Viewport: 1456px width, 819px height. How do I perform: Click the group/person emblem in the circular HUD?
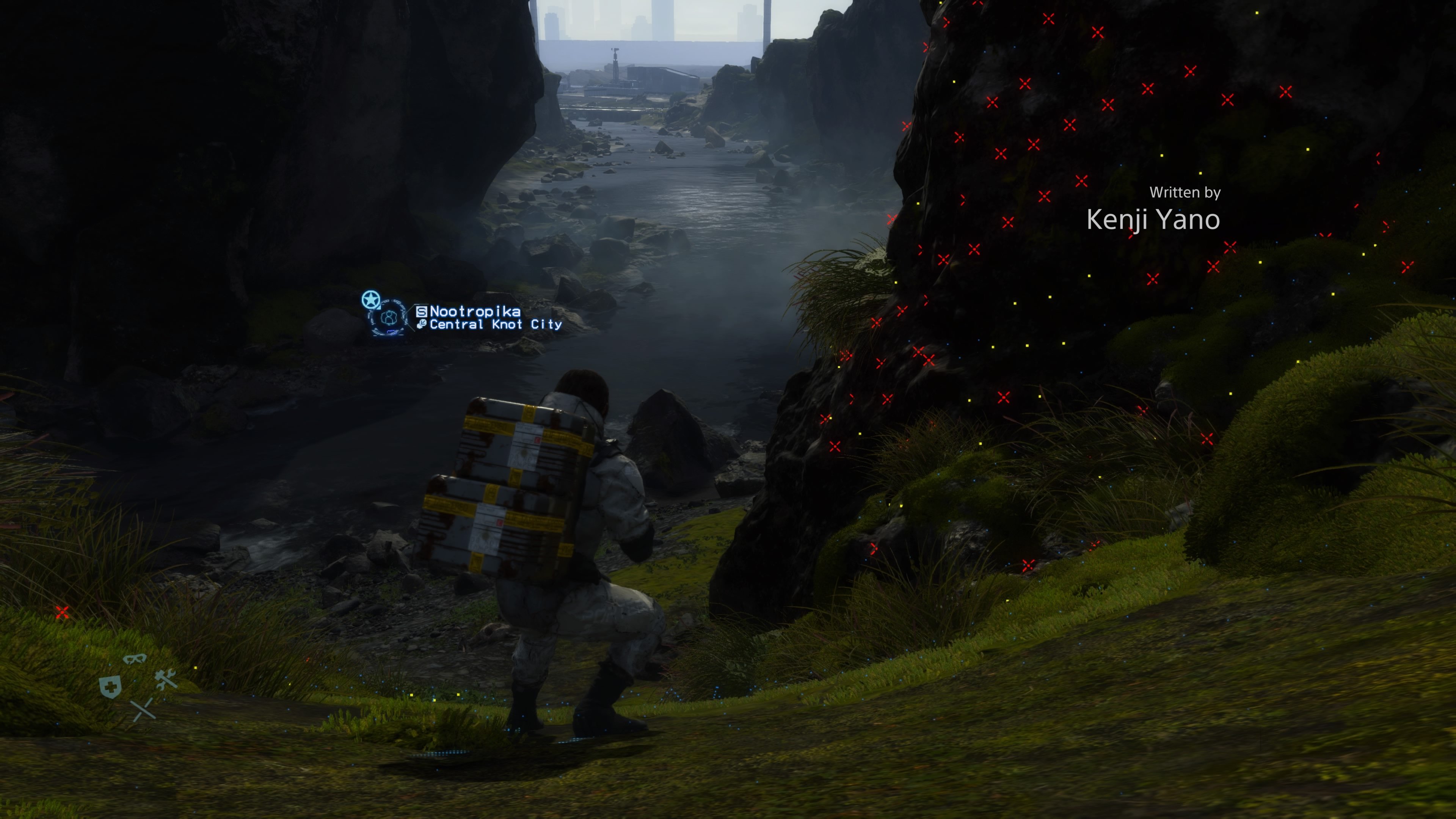click(389, 318)
